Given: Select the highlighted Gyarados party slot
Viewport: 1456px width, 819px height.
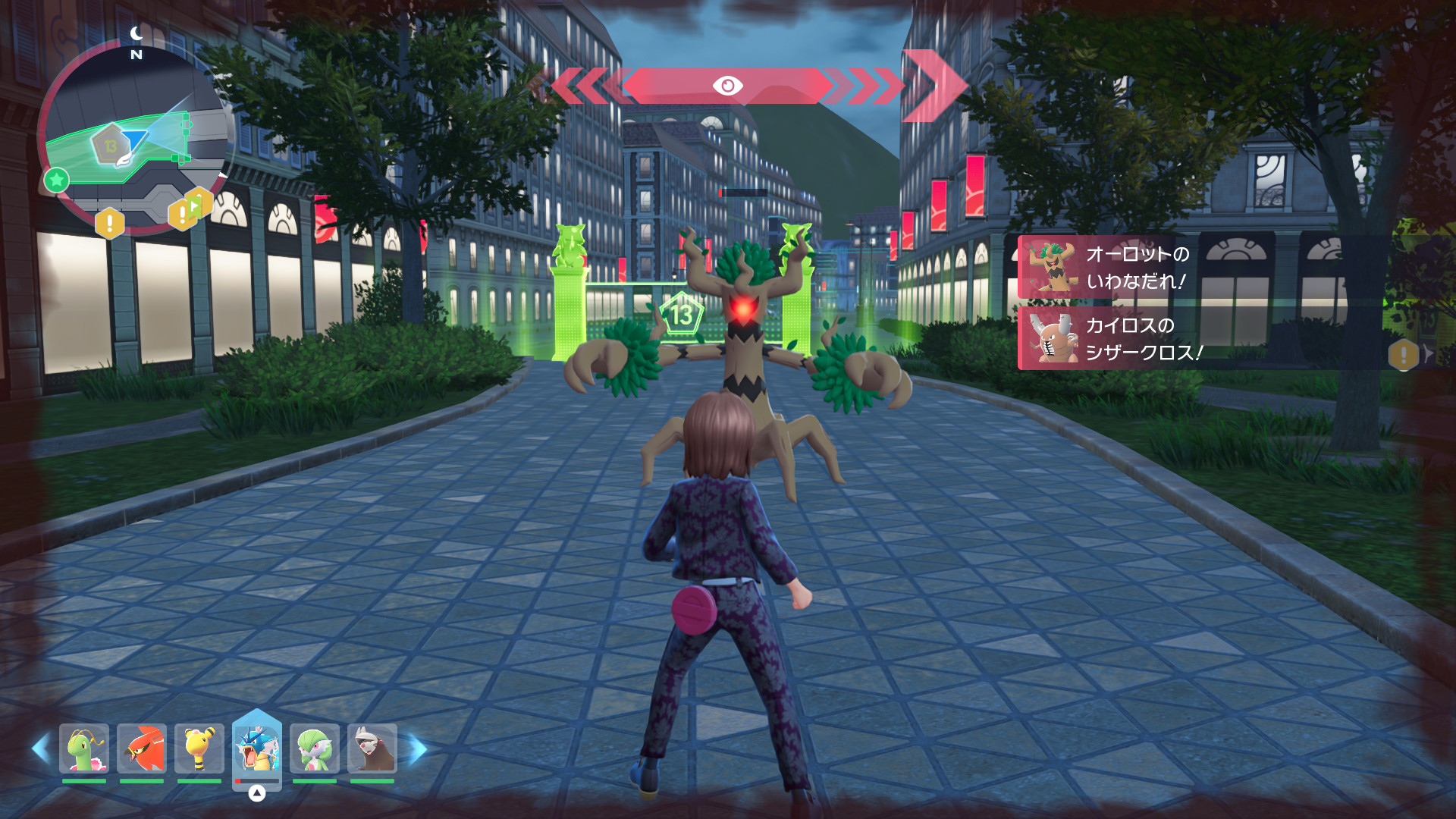Looking at the screenshot, I should click(x=257, y=748).
